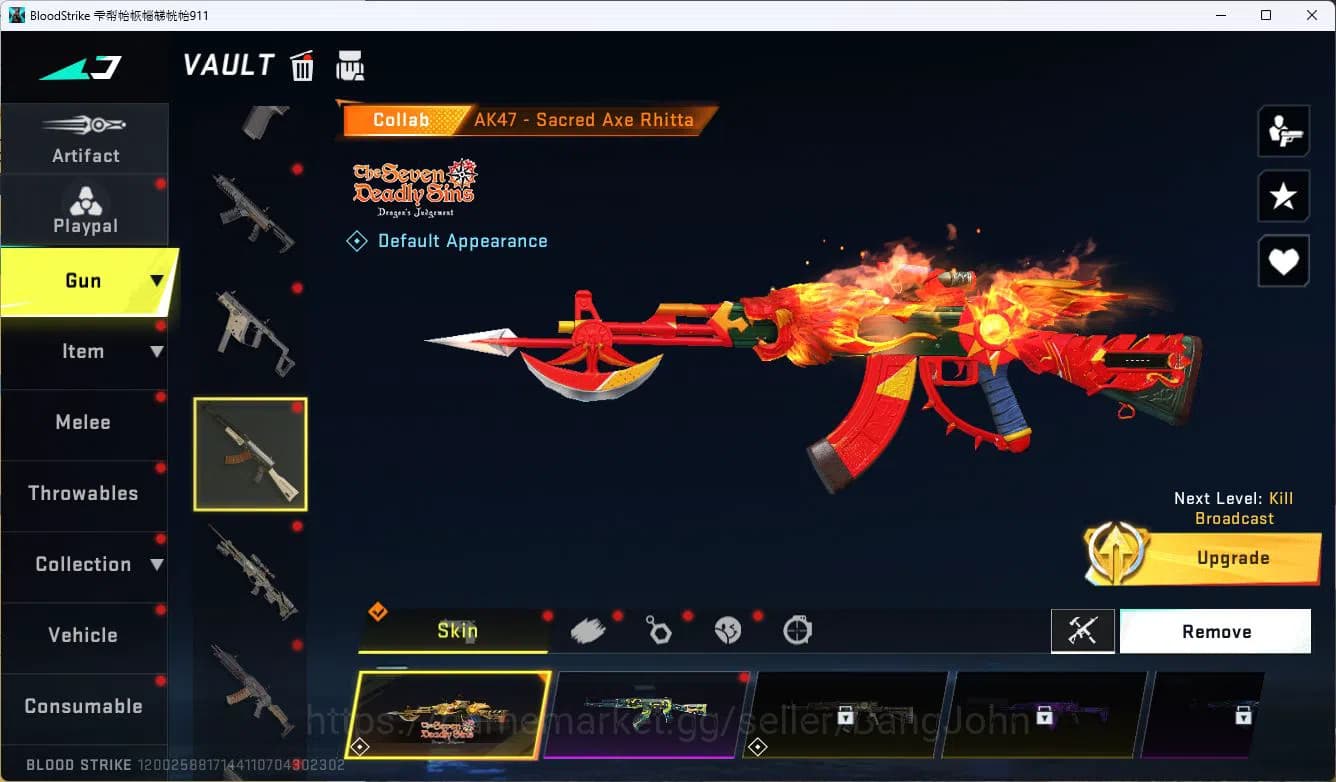Select the sticker customization icon
The width and height of the screenshot is (1336, 782).
[729, 628]
